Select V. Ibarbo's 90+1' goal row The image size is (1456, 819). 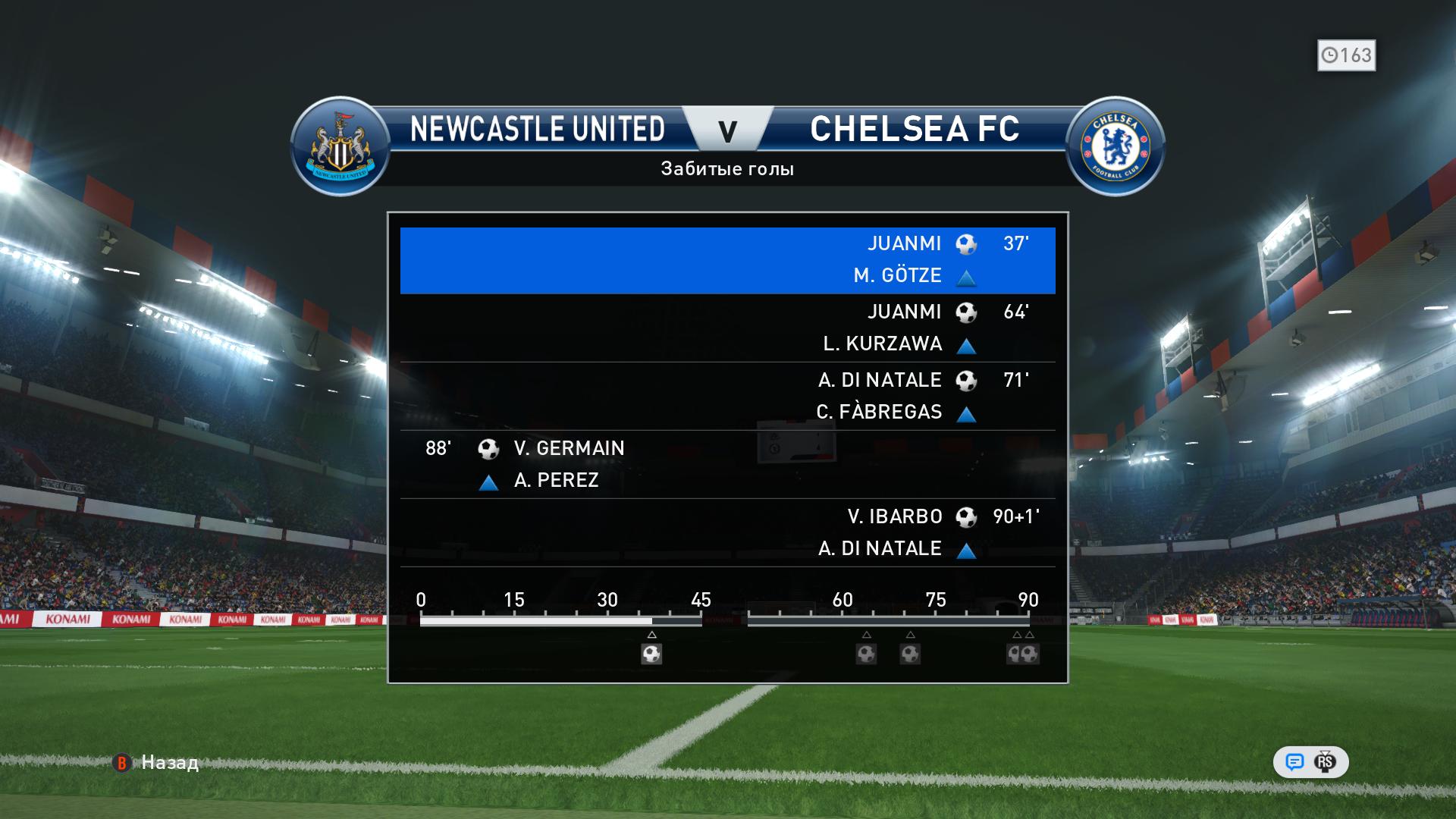pyautogui.click(x=727, y=532)
